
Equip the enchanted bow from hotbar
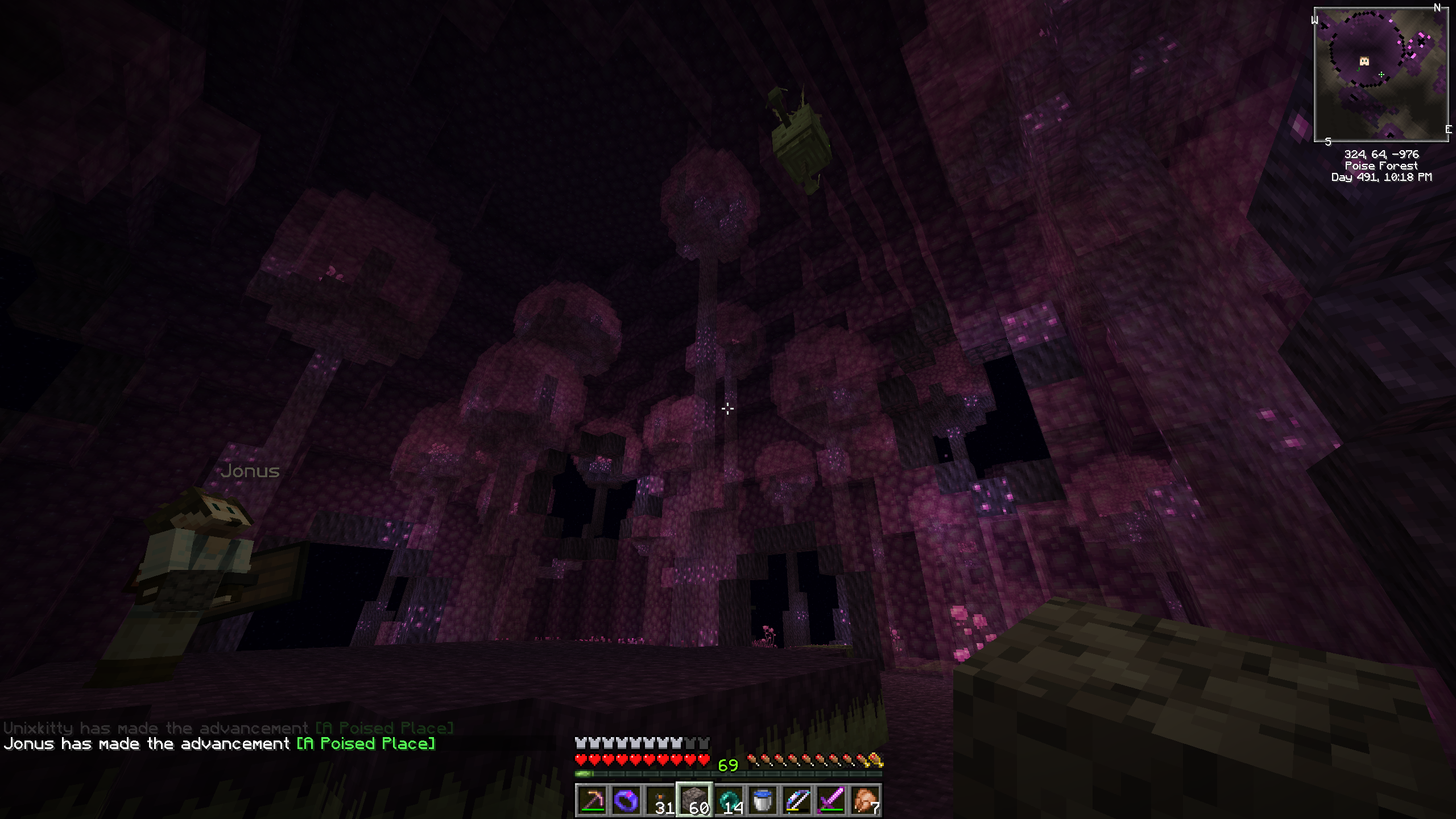[x=797, y=801]
